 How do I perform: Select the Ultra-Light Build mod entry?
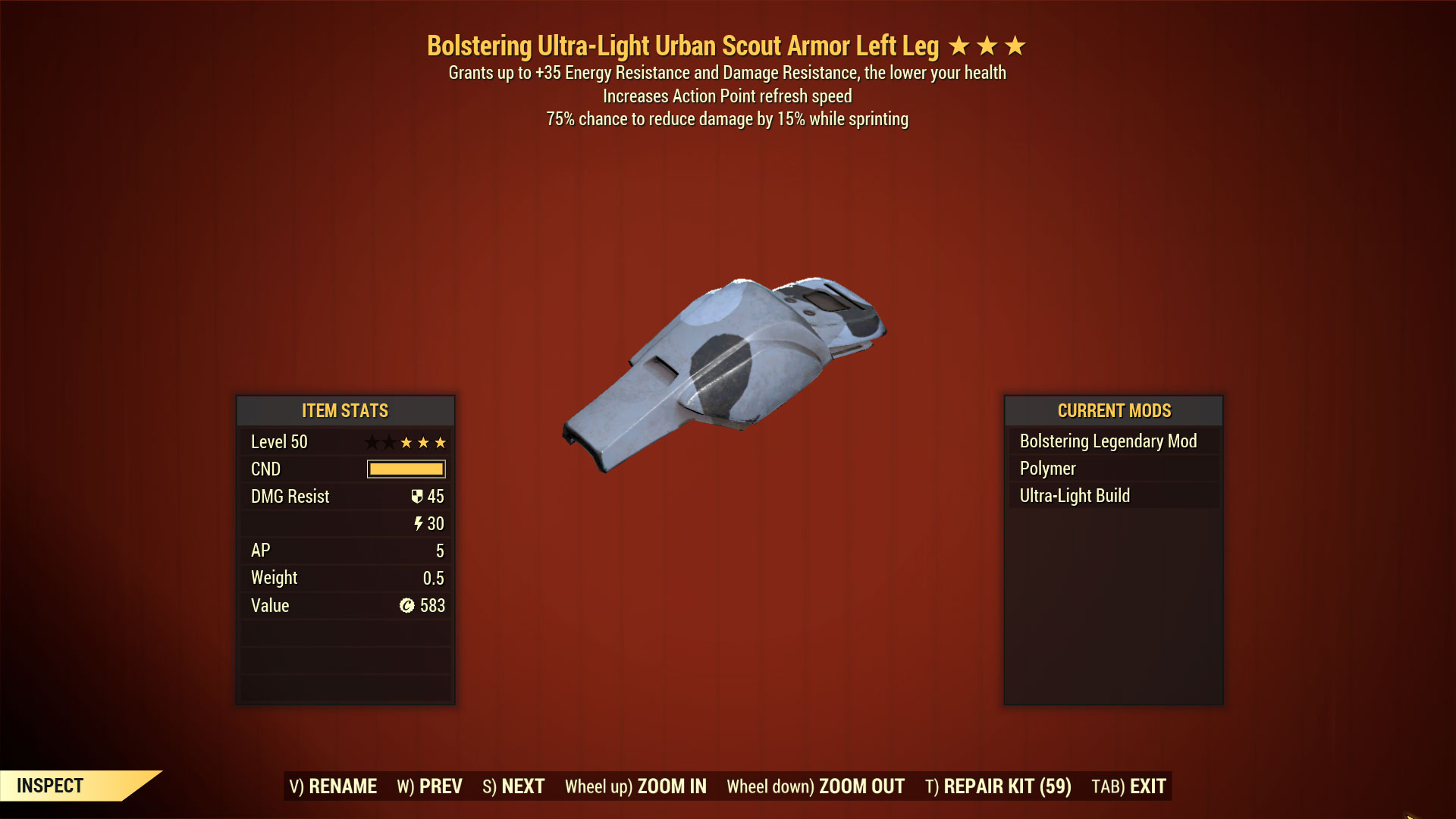click(1075, 496)
